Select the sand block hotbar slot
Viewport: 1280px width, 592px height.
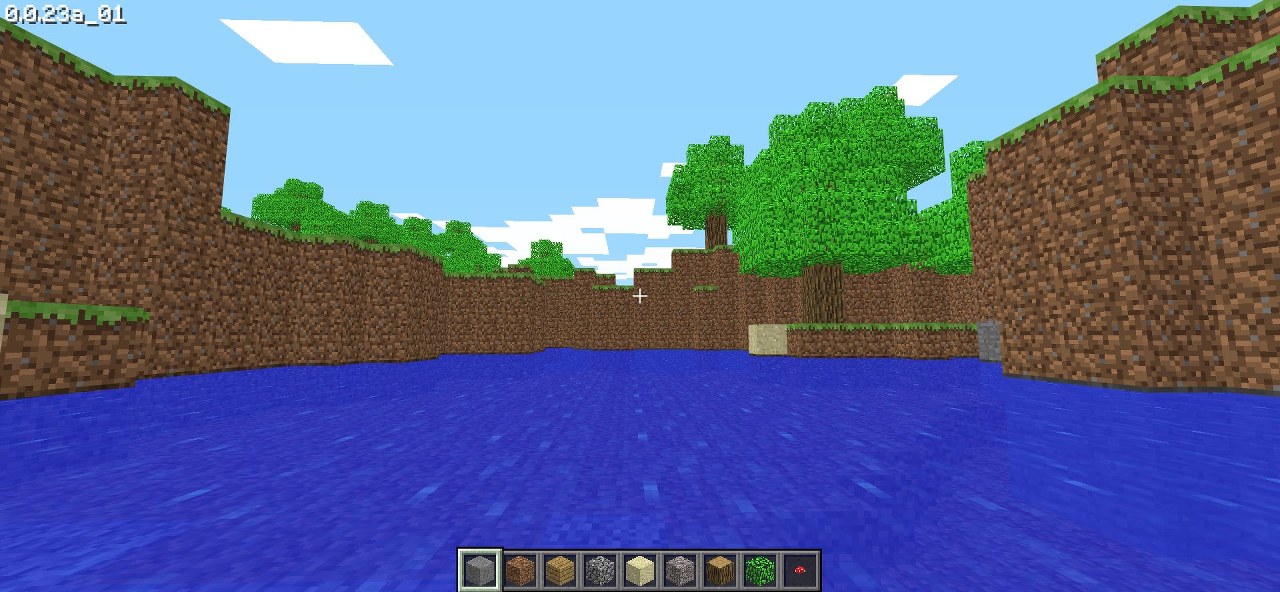tap(640, 571)
